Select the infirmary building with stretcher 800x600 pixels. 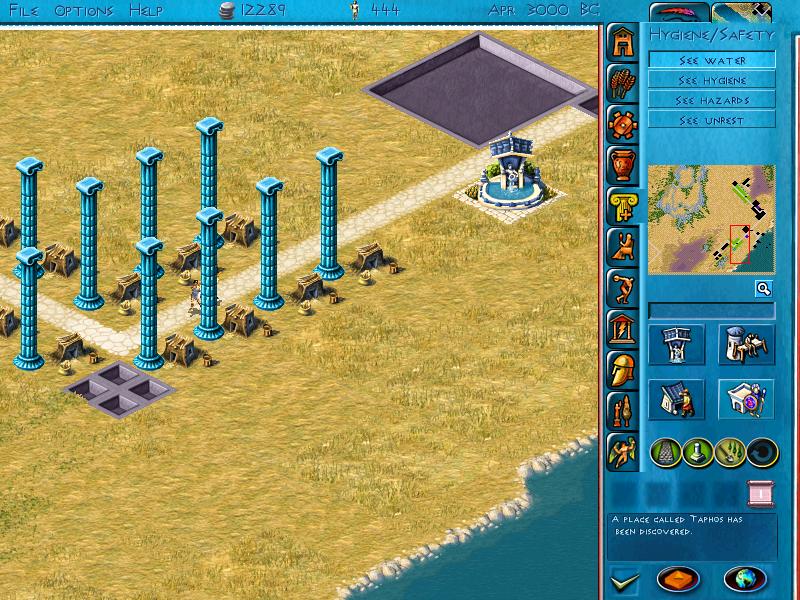pos(745,345)
